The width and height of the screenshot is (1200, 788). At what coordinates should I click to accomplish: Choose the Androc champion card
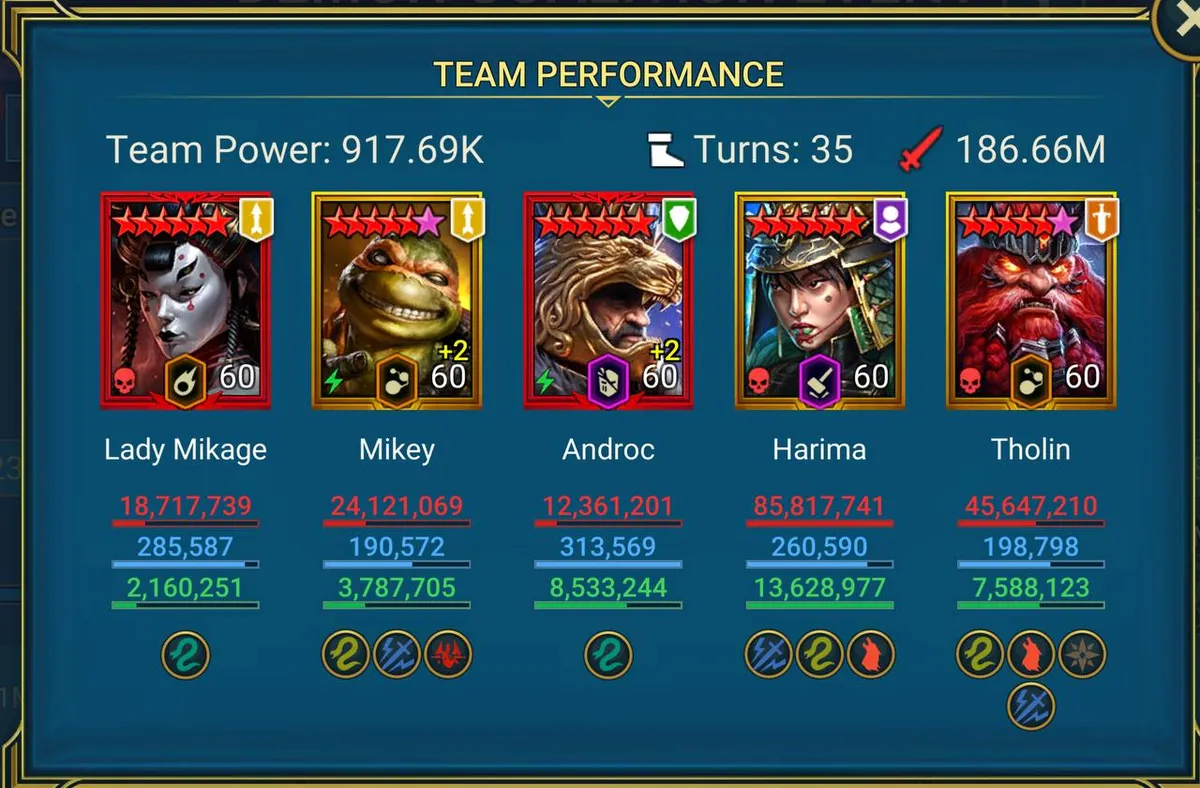(x=608, y=300)
